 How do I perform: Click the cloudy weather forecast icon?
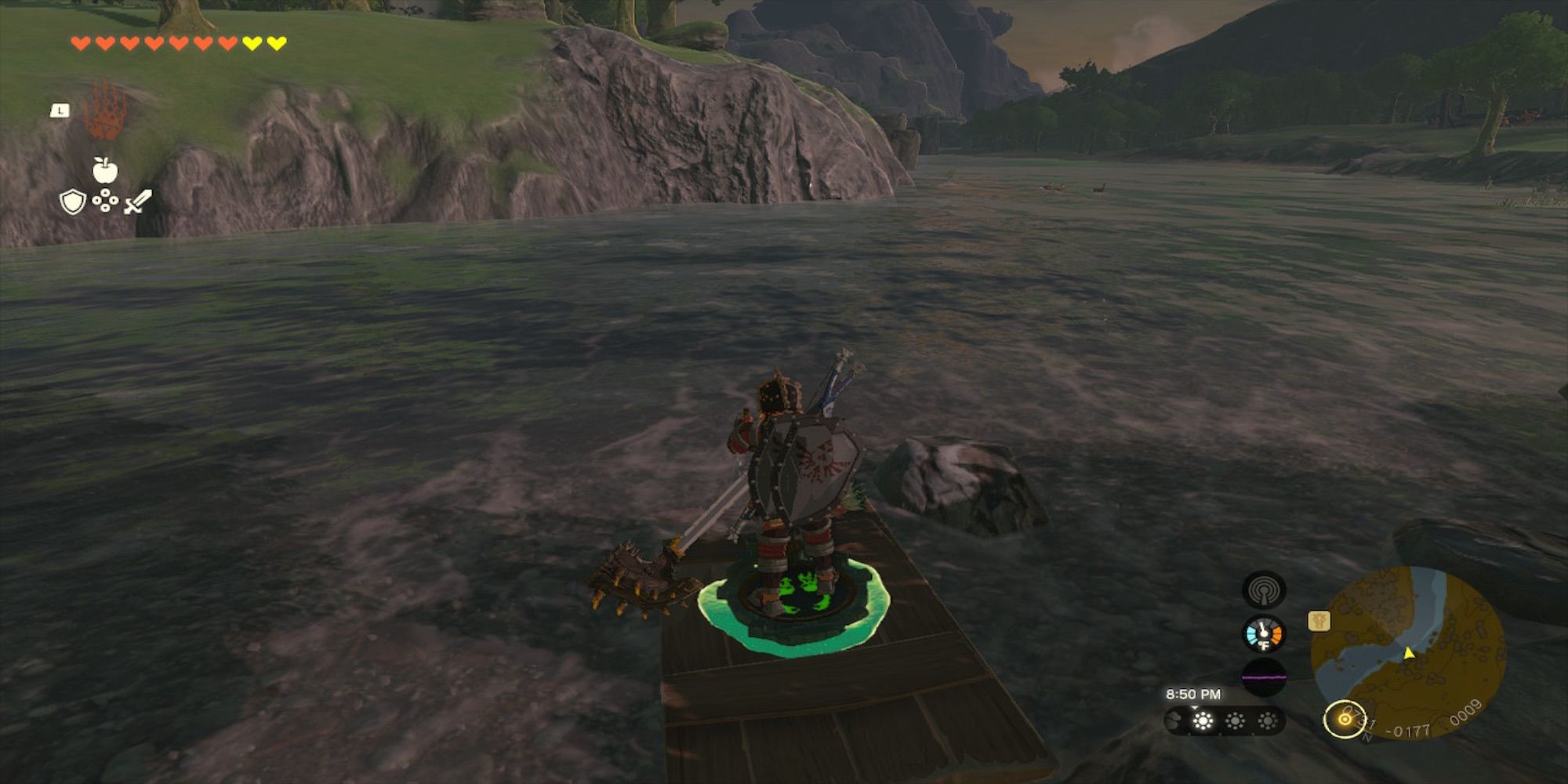click(x=1174, y=721)
